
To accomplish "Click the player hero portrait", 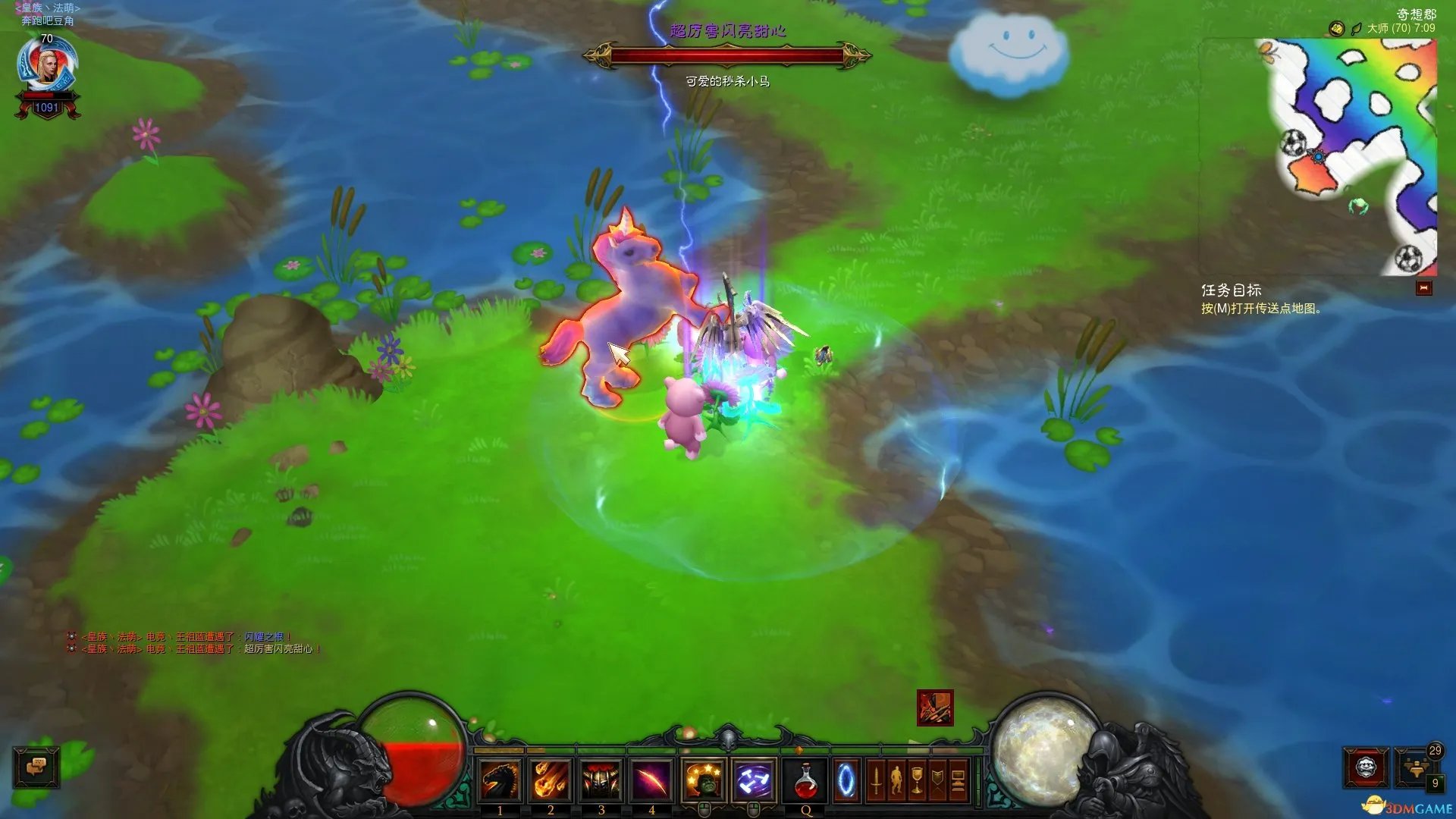I will click(x=47, y=66).
